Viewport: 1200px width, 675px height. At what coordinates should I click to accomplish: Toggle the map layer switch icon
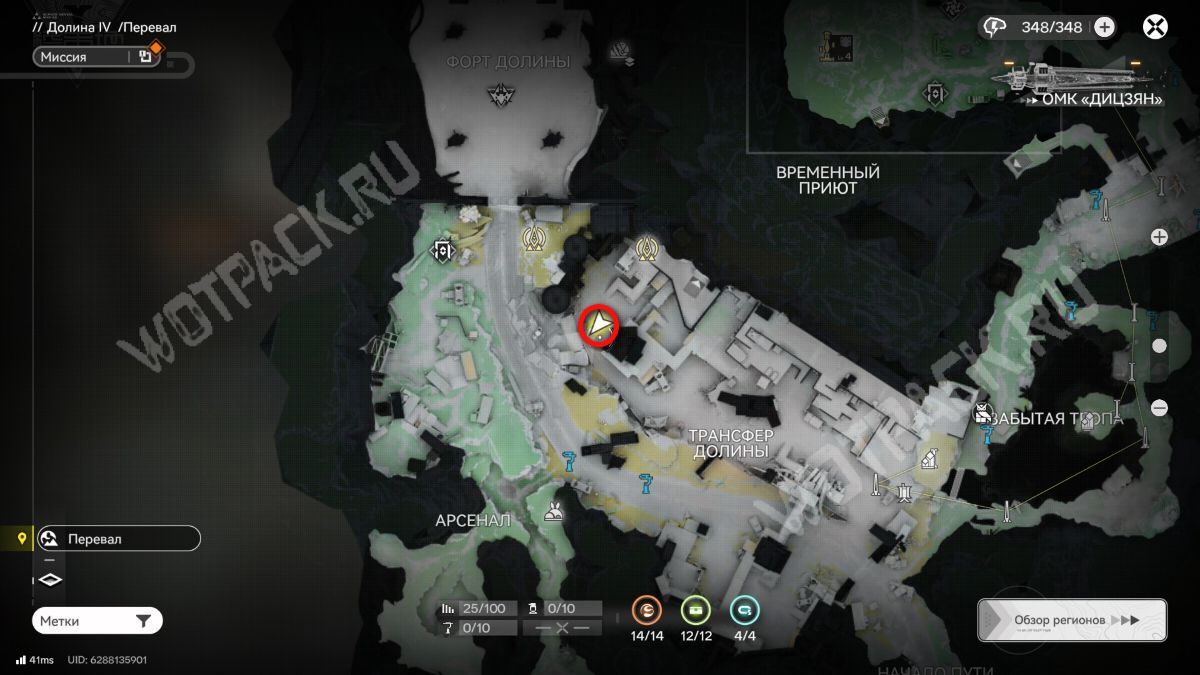coord(51,580)
